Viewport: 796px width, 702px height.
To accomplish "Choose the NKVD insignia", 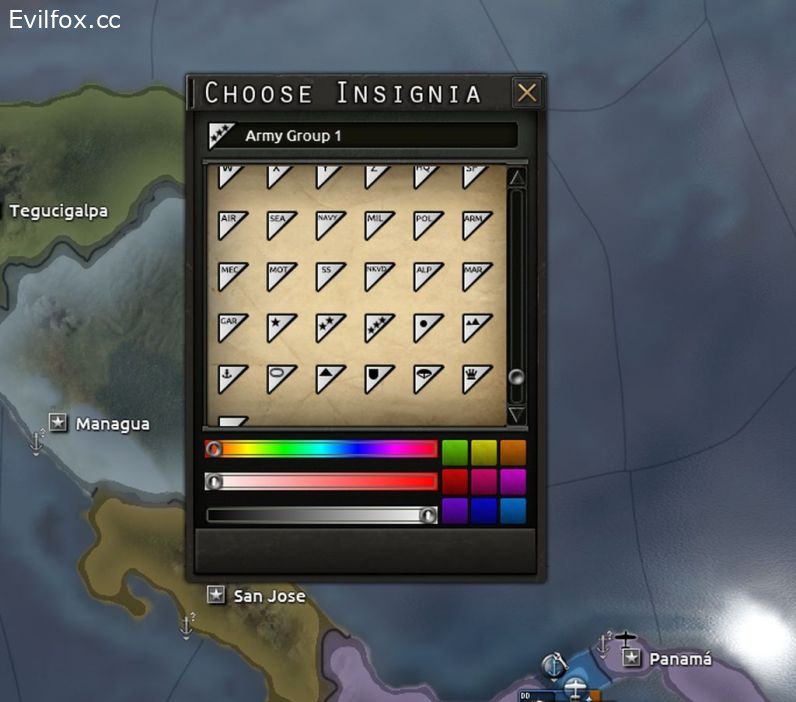I will (380, 276).
